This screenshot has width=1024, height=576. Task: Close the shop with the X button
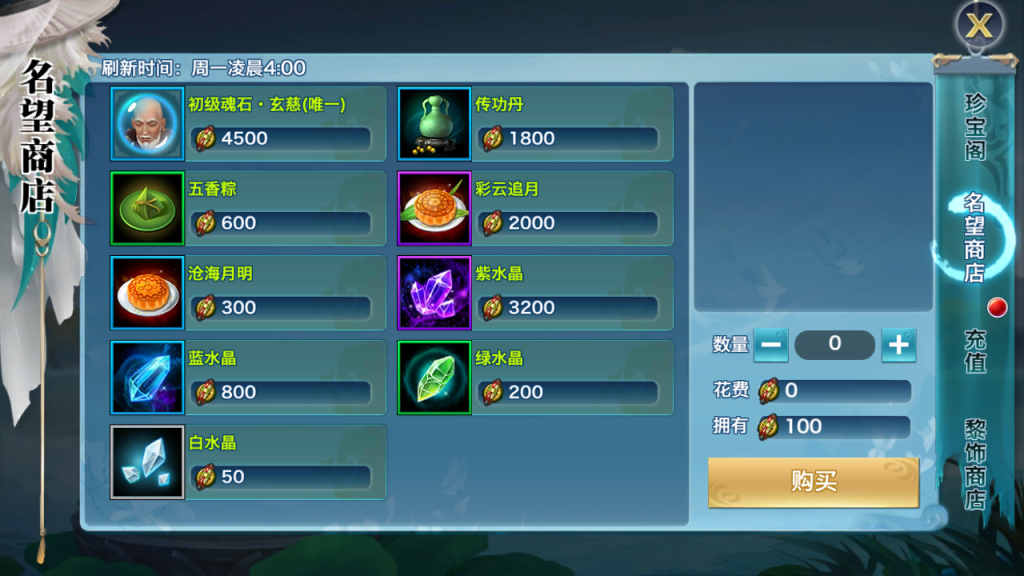coord(978,26)
